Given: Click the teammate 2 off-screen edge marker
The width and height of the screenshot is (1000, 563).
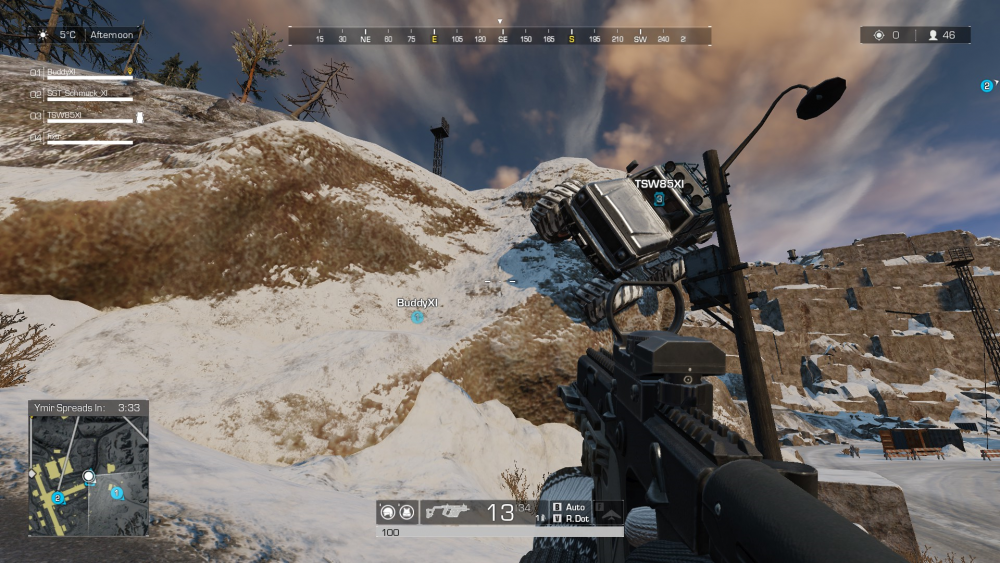Looking at the screenshot, I should [986, 86].
